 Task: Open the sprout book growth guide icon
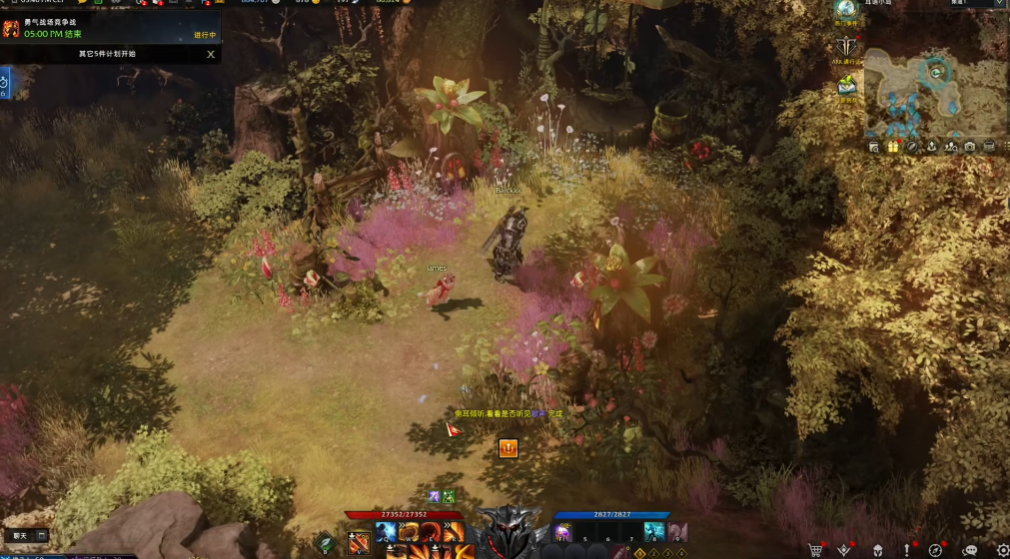(x=847, y=87)
